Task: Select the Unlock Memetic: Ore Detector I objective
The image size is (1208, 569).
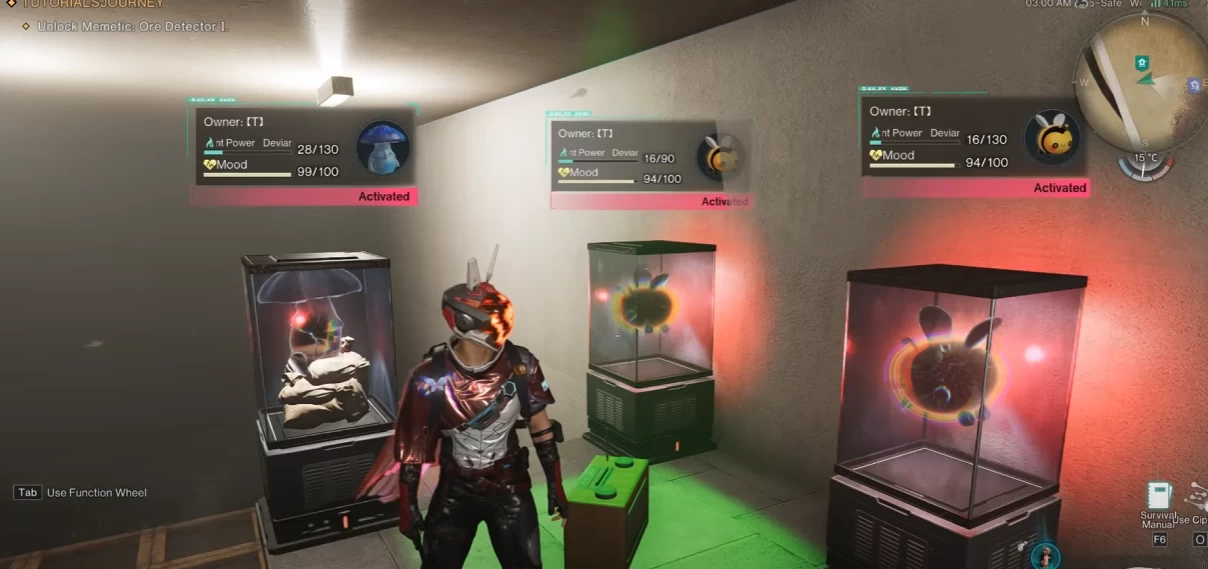Action: coord(132,26)
